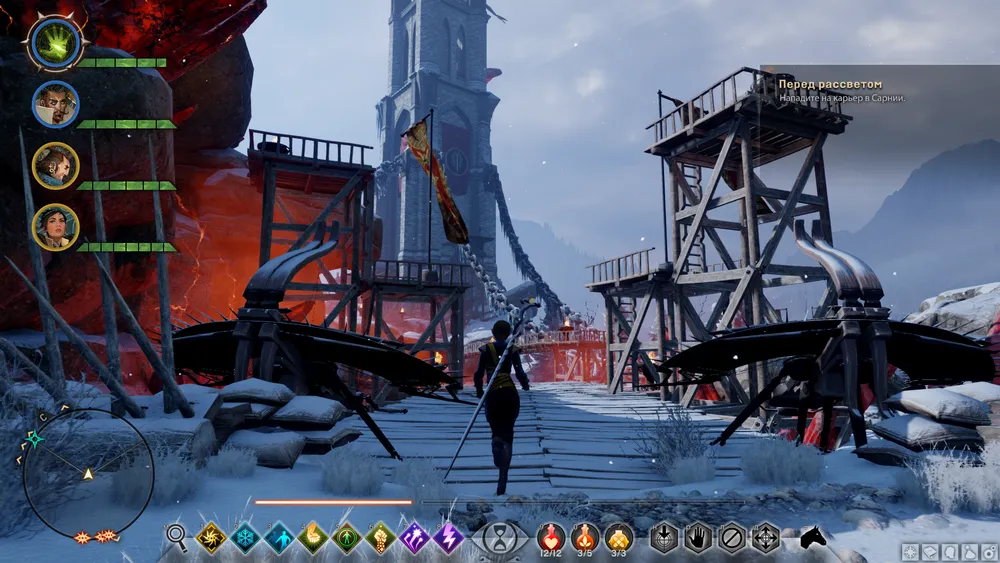Screen dimensions: 1000x563
Task: Select the dark-haired woman companion portrait
Action: coord(55,227)
